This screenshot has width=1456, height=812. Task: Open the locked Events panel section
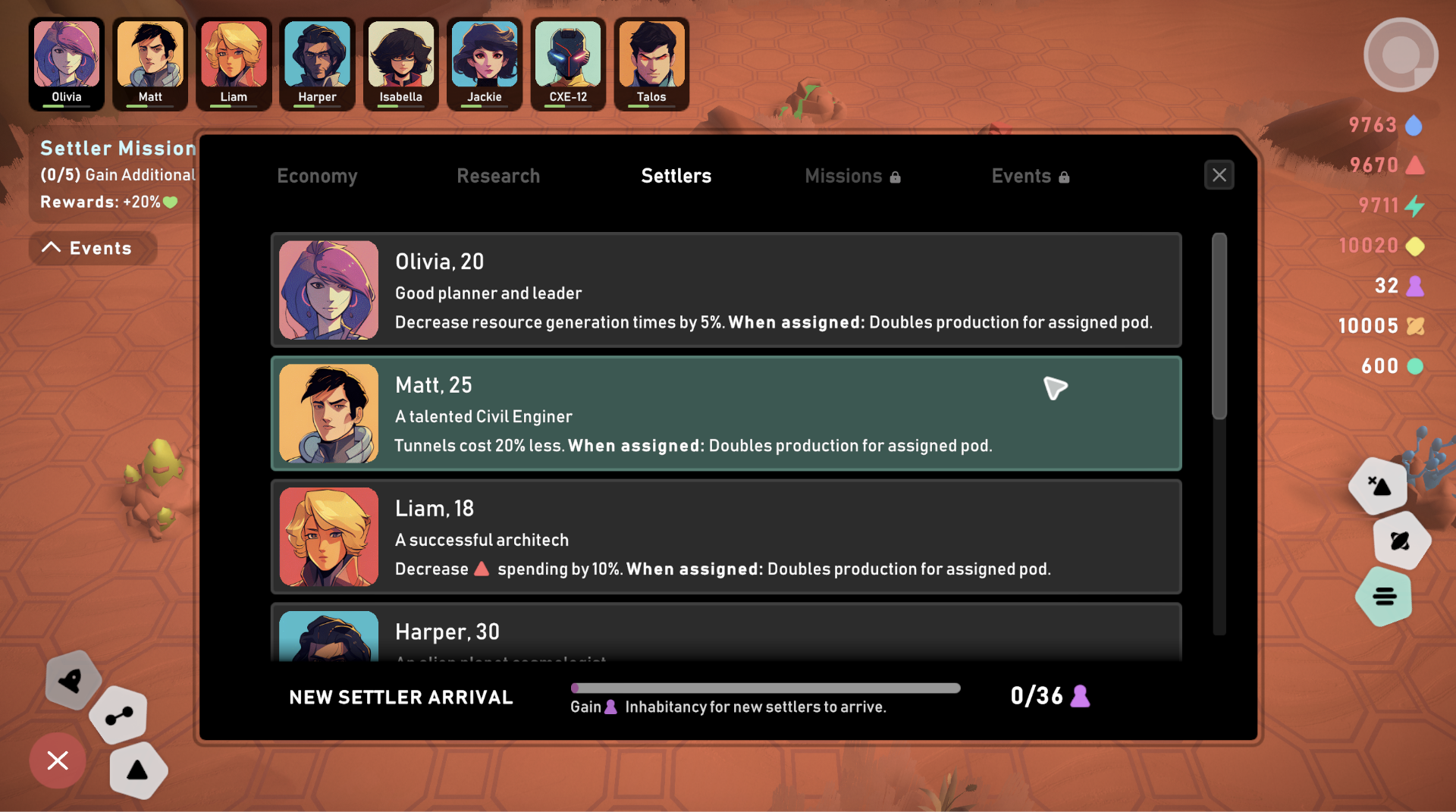1030,175
